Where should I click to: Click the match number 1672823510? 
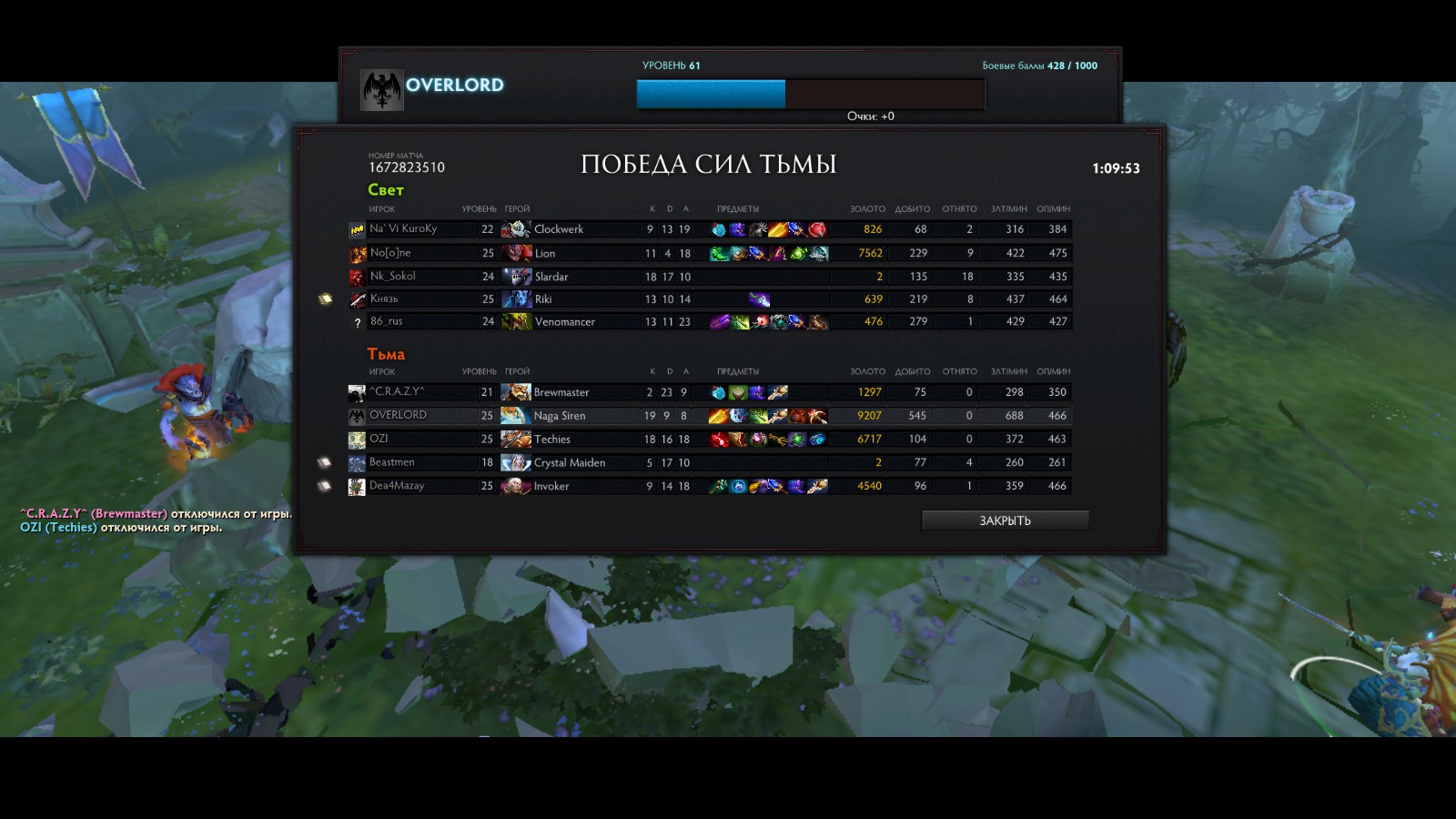tap(407, 167)
